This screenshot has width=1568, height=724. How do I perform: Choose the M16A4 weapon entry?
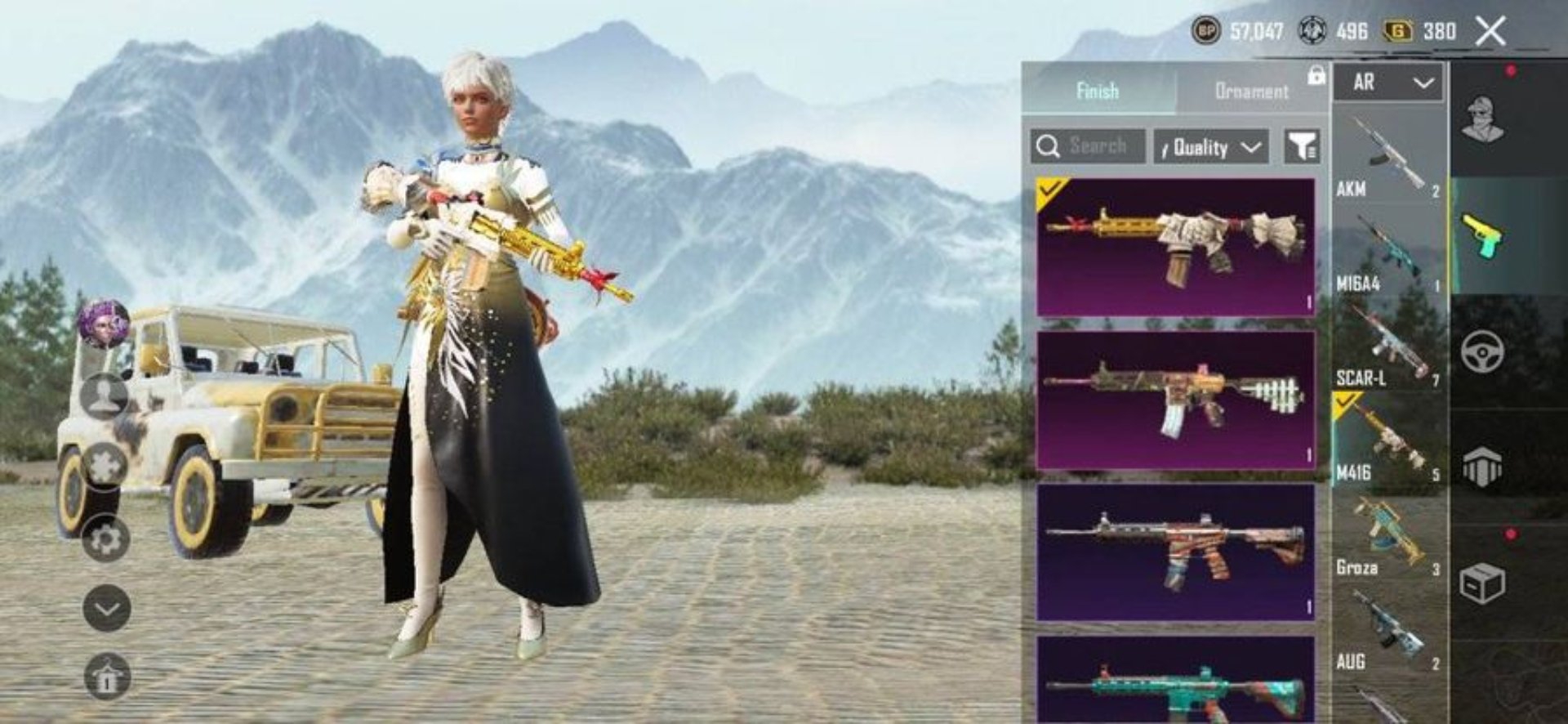point(1387,251)
